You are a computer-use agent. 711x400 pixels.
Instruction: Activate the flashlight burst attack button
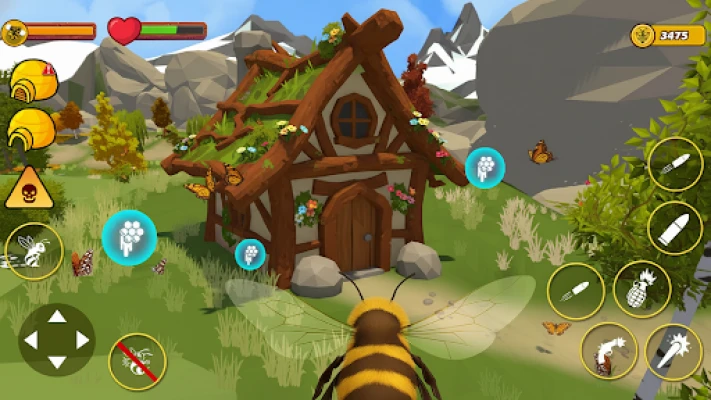(x=673, y=352)
